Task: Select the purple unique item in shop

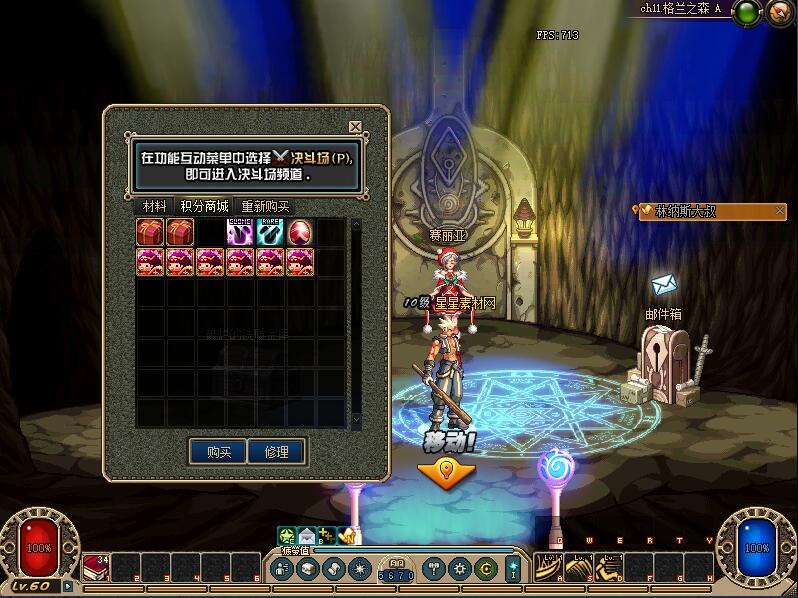Action: pyautogui.click(x=240, y=233)
